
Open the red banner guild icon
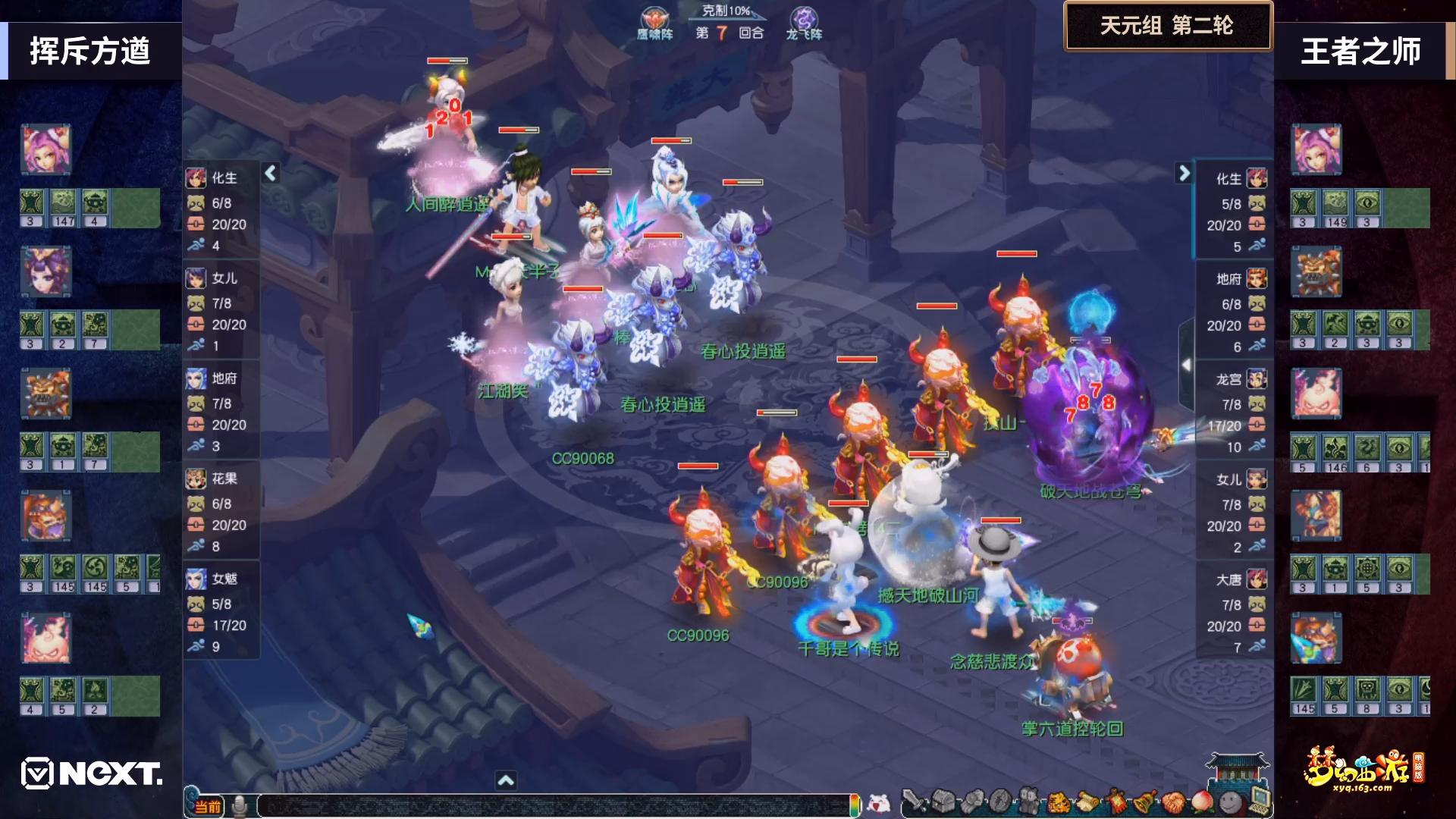[x=1116, y=802]
